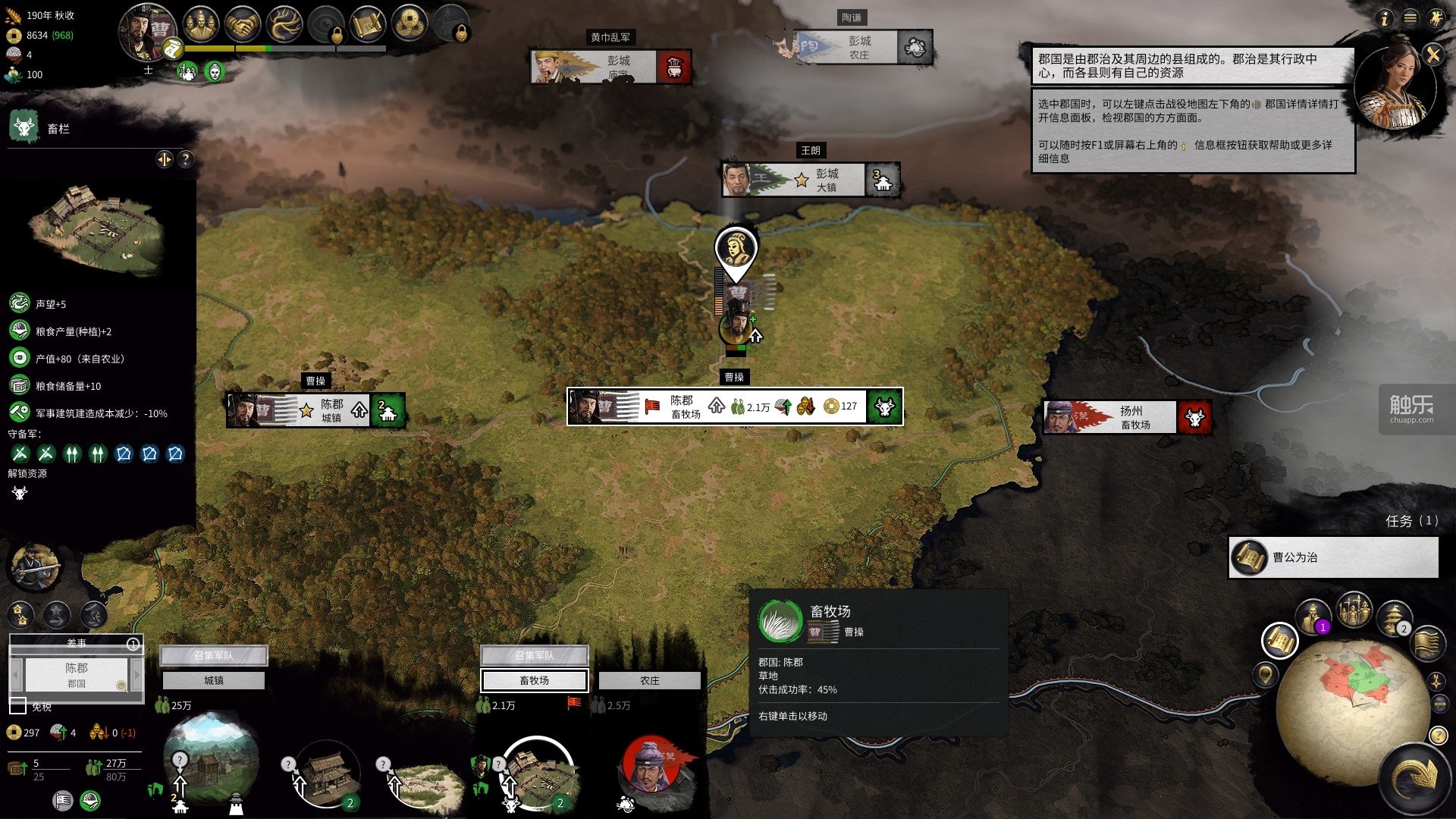Select the 畜牧场 county tab
Screen dimensions: 1456x819
pos(535,680)
